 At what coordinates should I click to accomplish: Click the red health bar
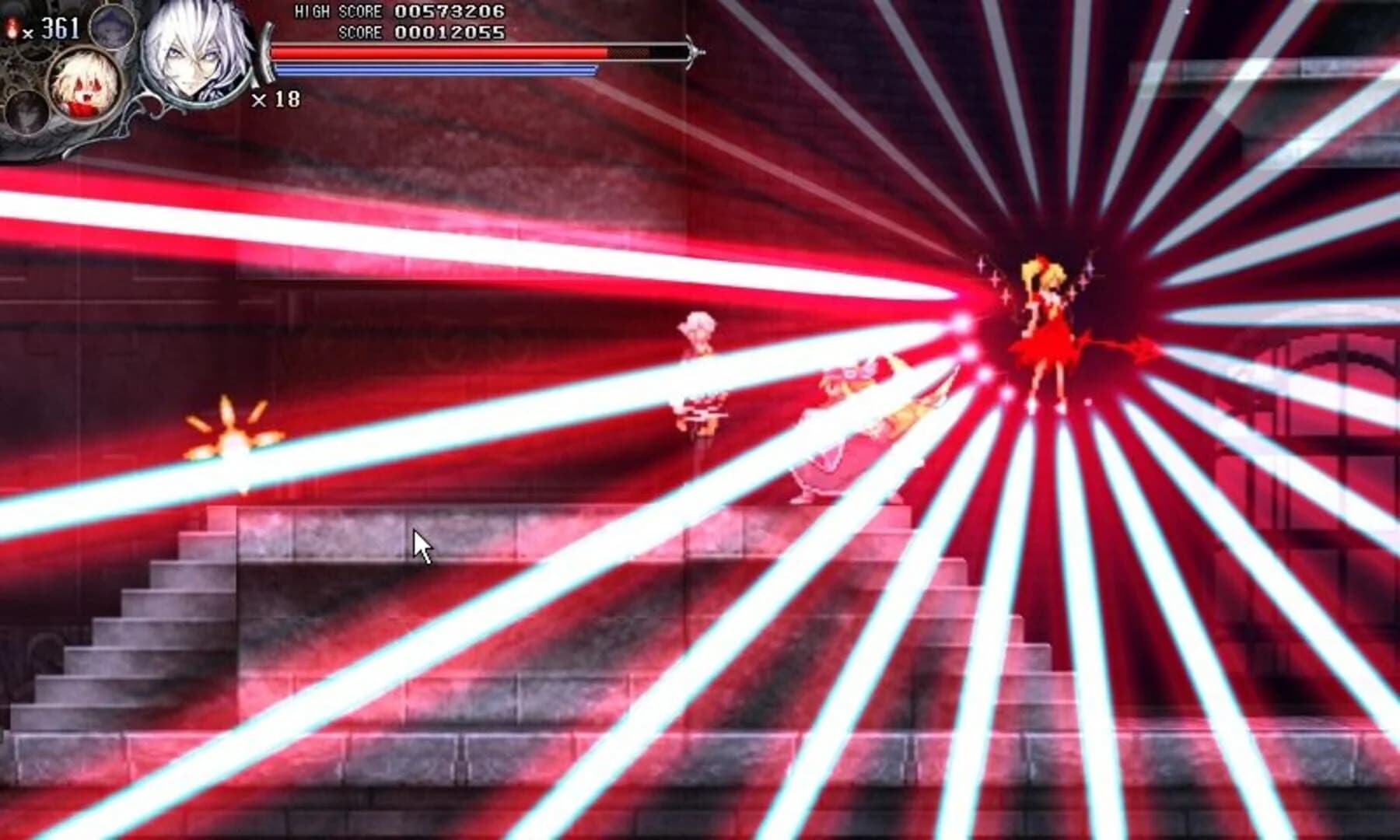point(436,50)
